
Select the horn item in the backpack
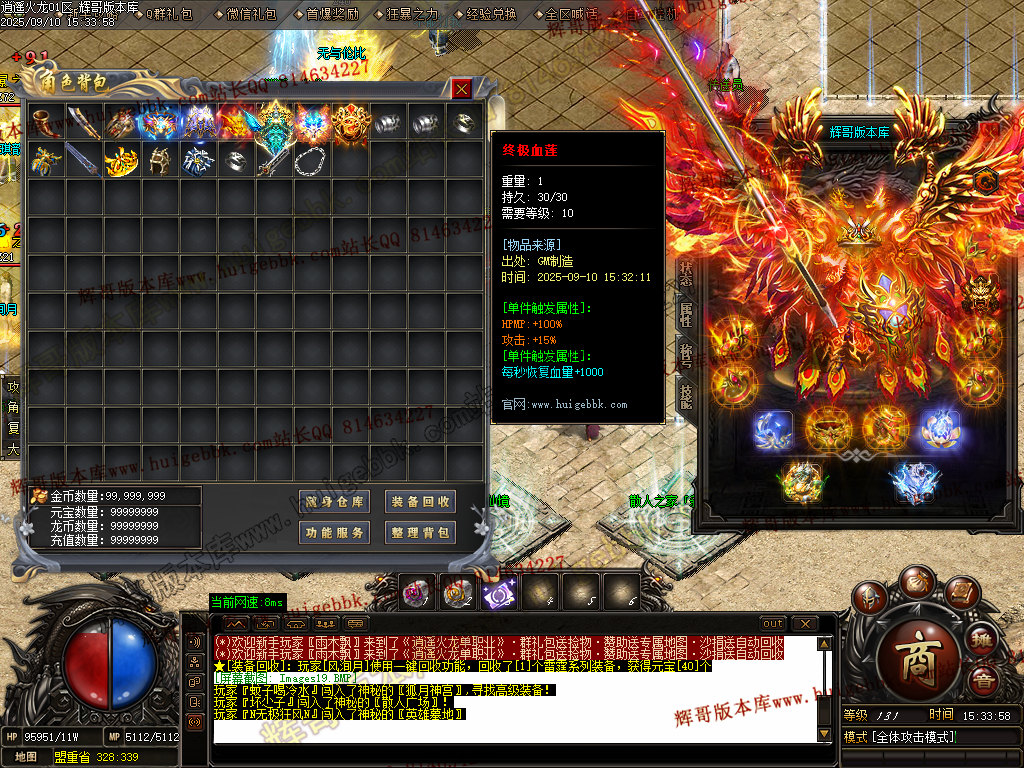(x=45, y=122)
